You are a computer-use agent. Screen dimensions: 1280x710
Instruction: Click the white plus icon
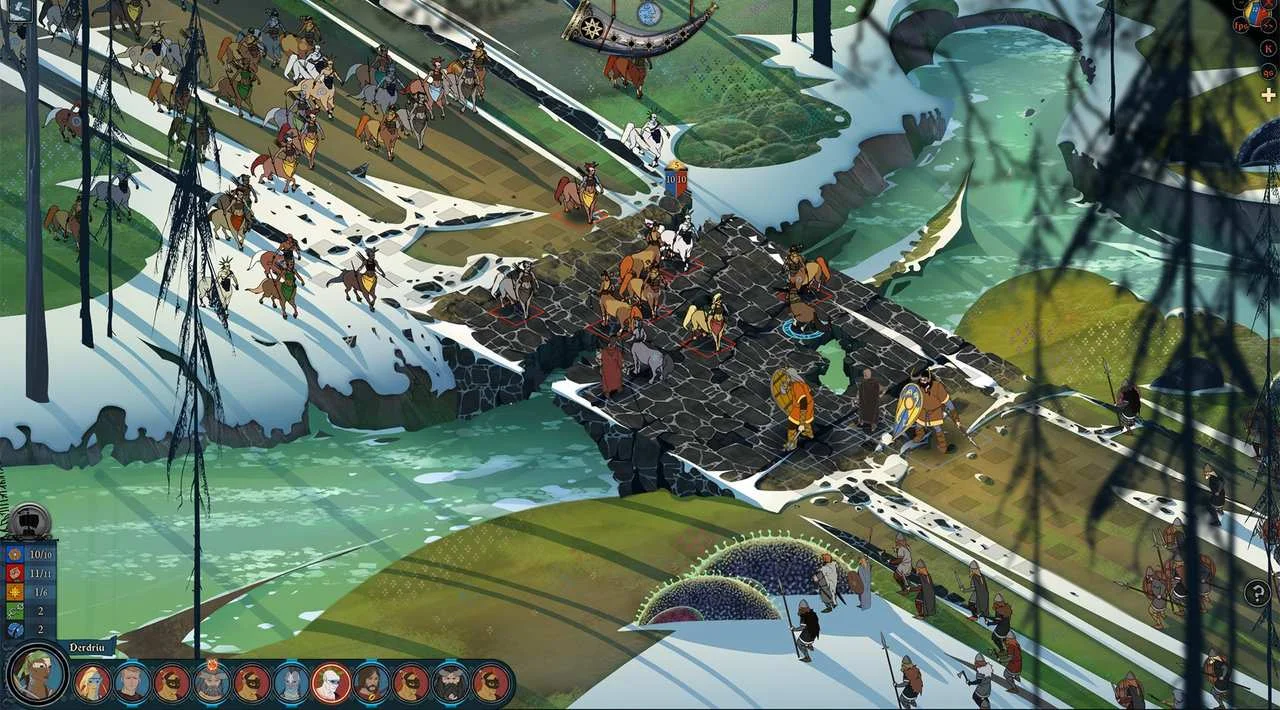(x=1268, y=95)
